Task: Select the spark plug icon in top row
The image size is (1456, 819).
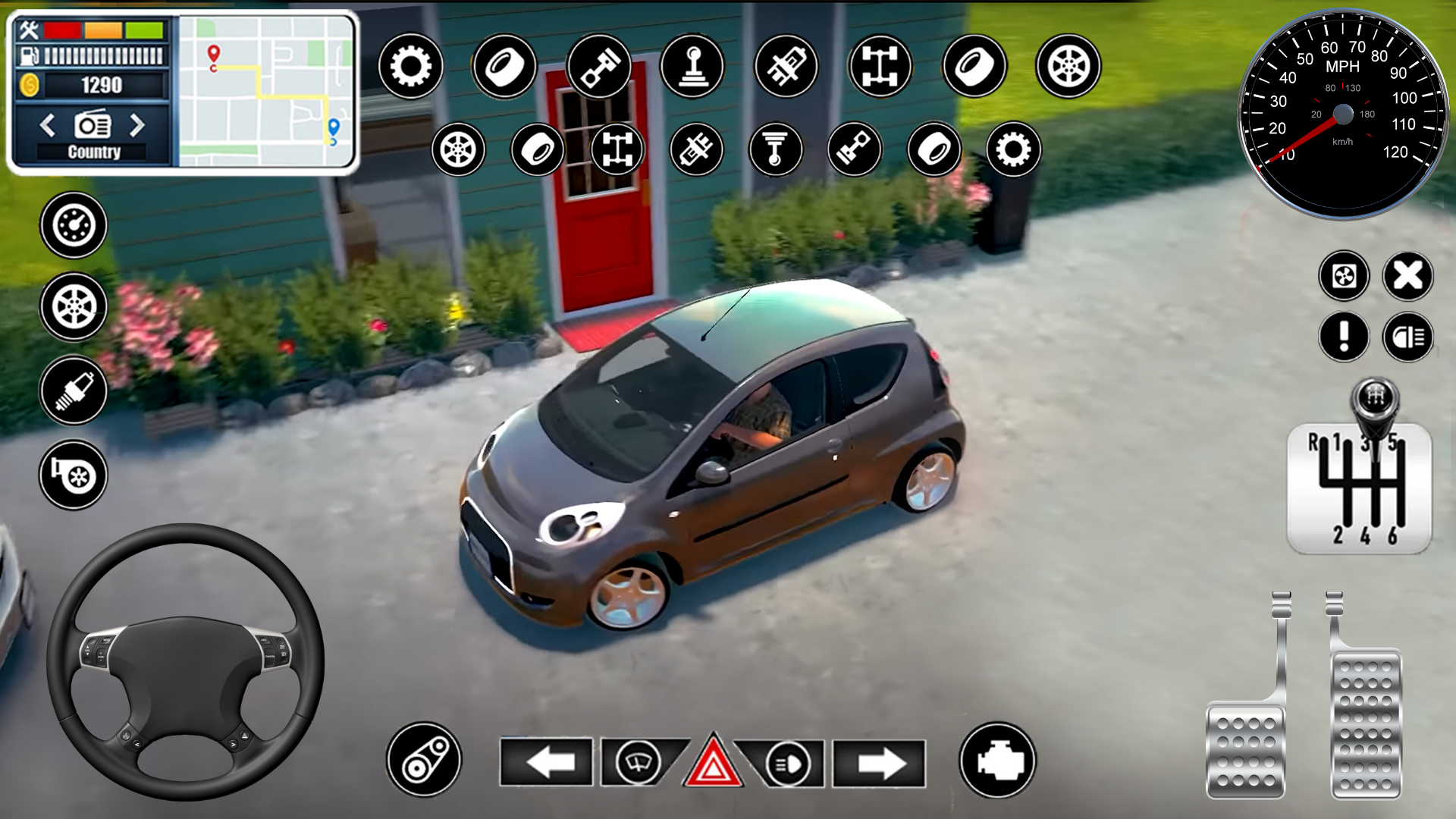Action: pyautogui.click(x=785, y=67)
